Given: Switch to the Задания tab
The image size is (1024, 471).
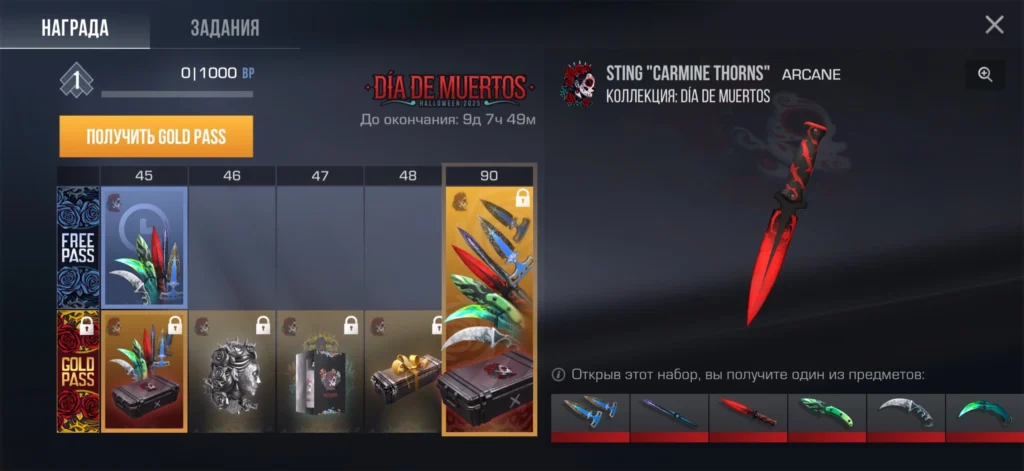Looking at the screenshot, I should tap(225, 27).
